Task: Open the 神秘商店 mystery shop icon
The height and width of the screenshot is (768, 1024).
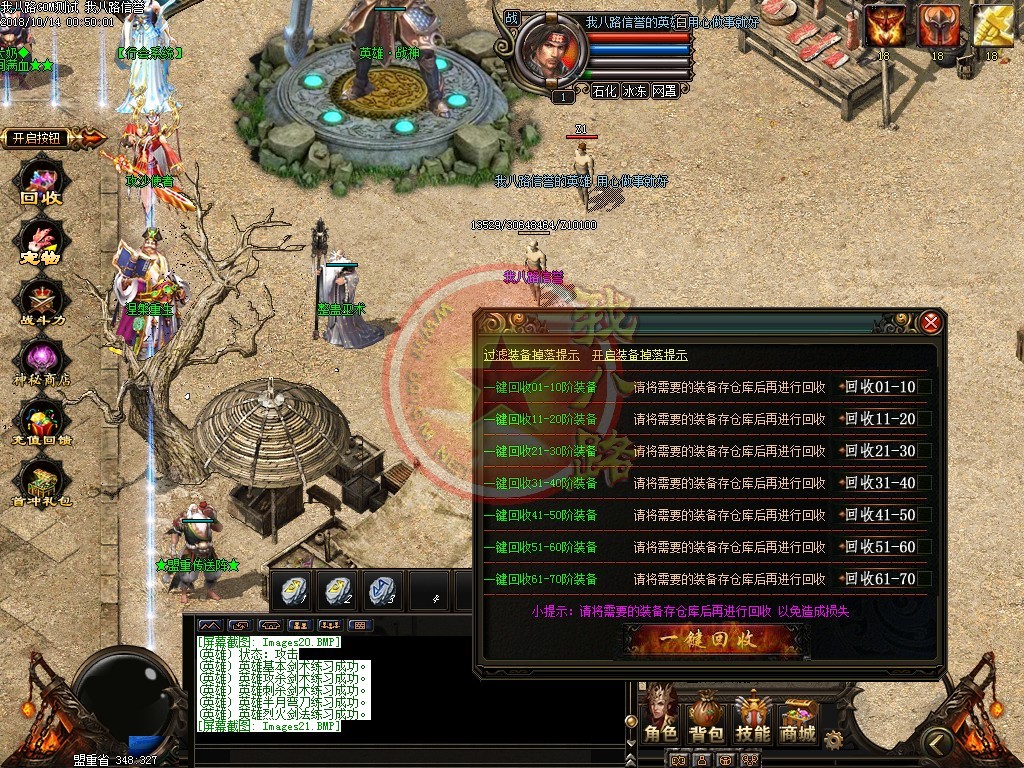Action: tap(42, 362)
